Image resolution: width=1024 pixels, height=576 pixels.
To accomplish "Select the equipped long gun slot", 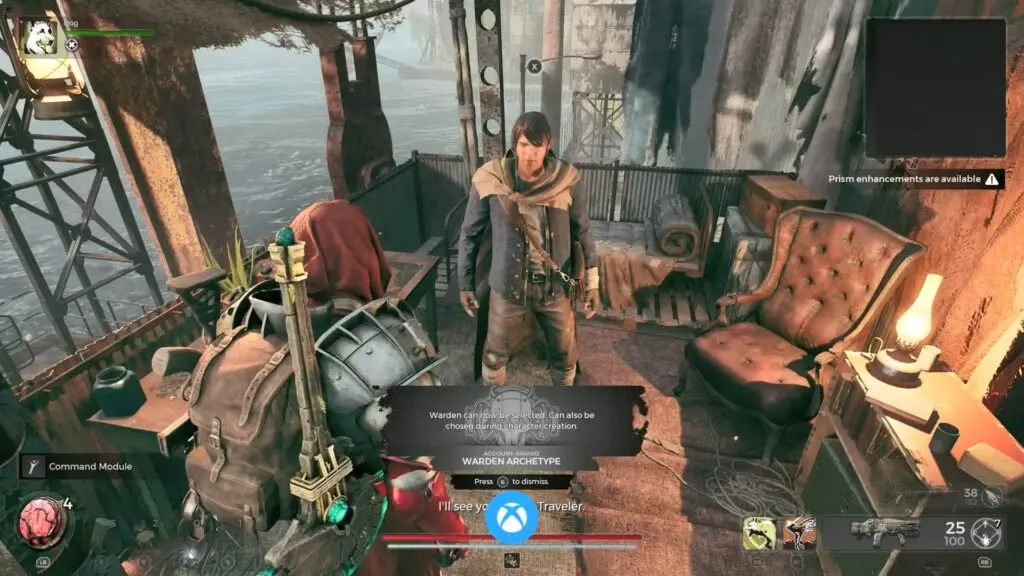I will [886, 531].
